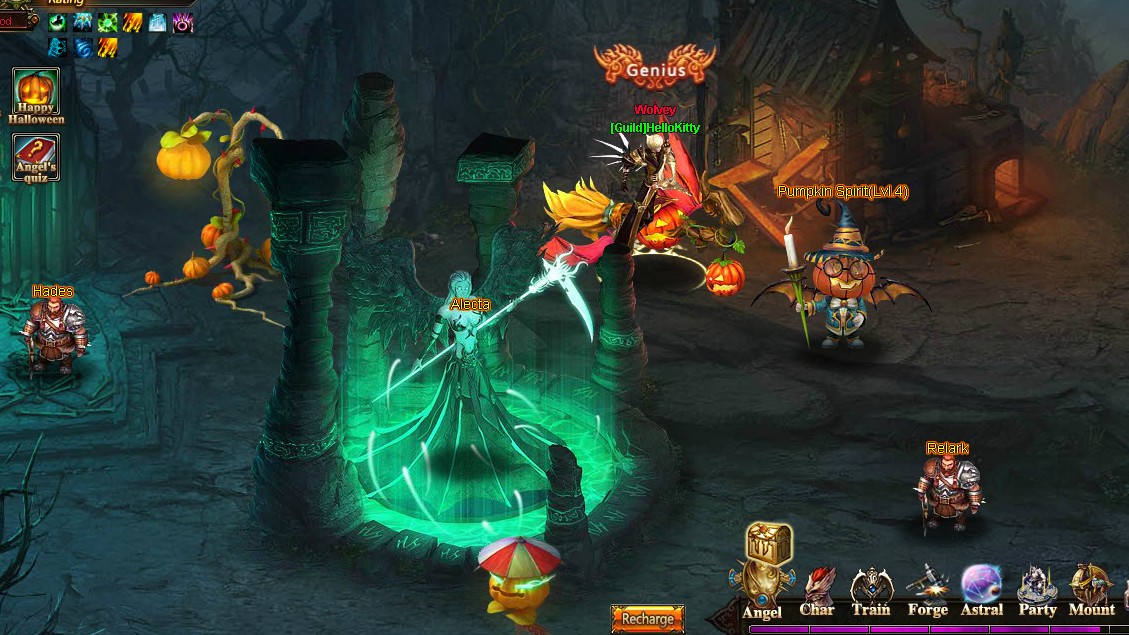1129x635 pixels.
Task: Open the Forge menu
Action: [927, 591]
